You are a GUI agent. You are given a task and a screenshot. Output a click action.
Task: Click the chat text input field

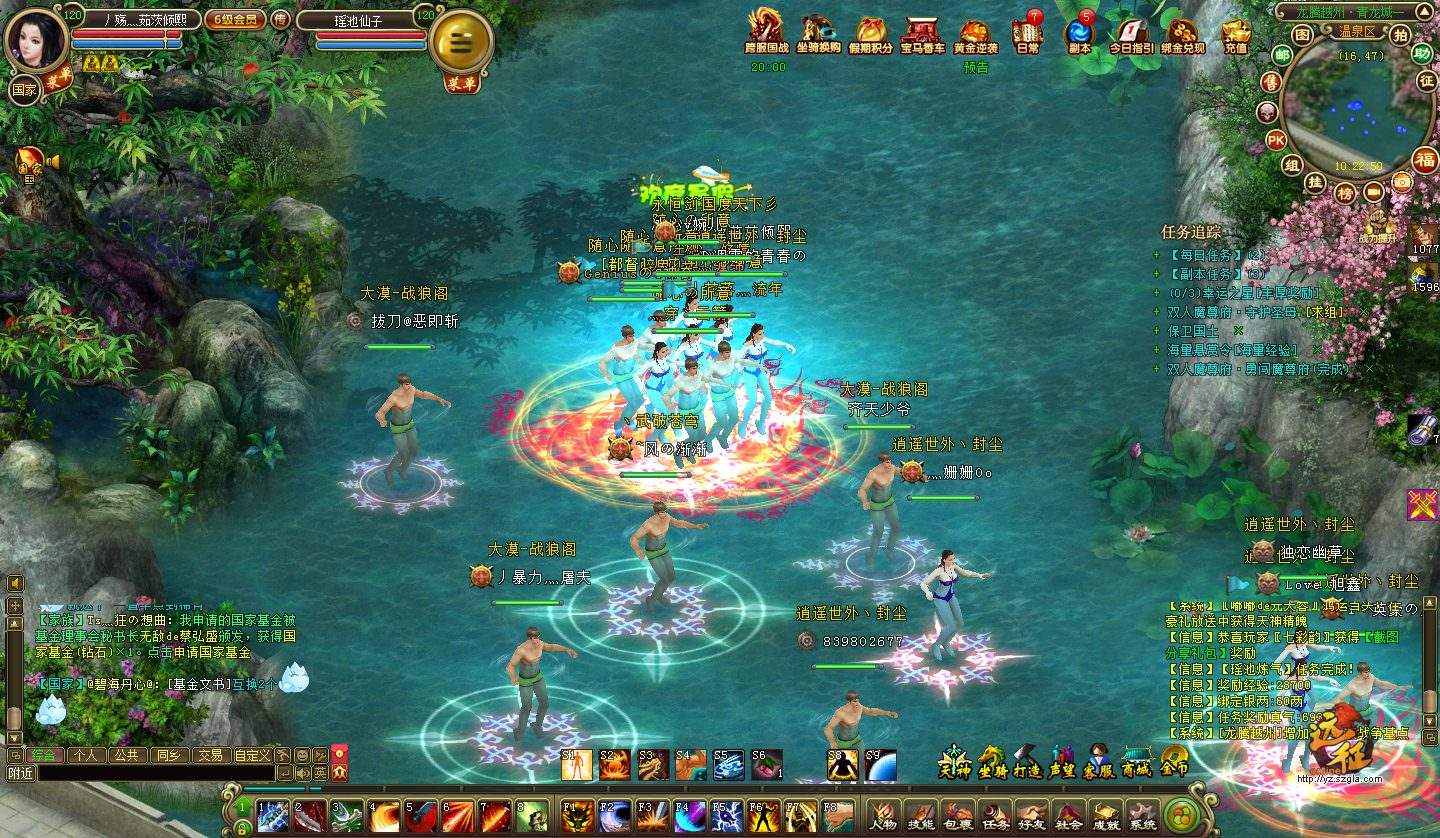155,773
